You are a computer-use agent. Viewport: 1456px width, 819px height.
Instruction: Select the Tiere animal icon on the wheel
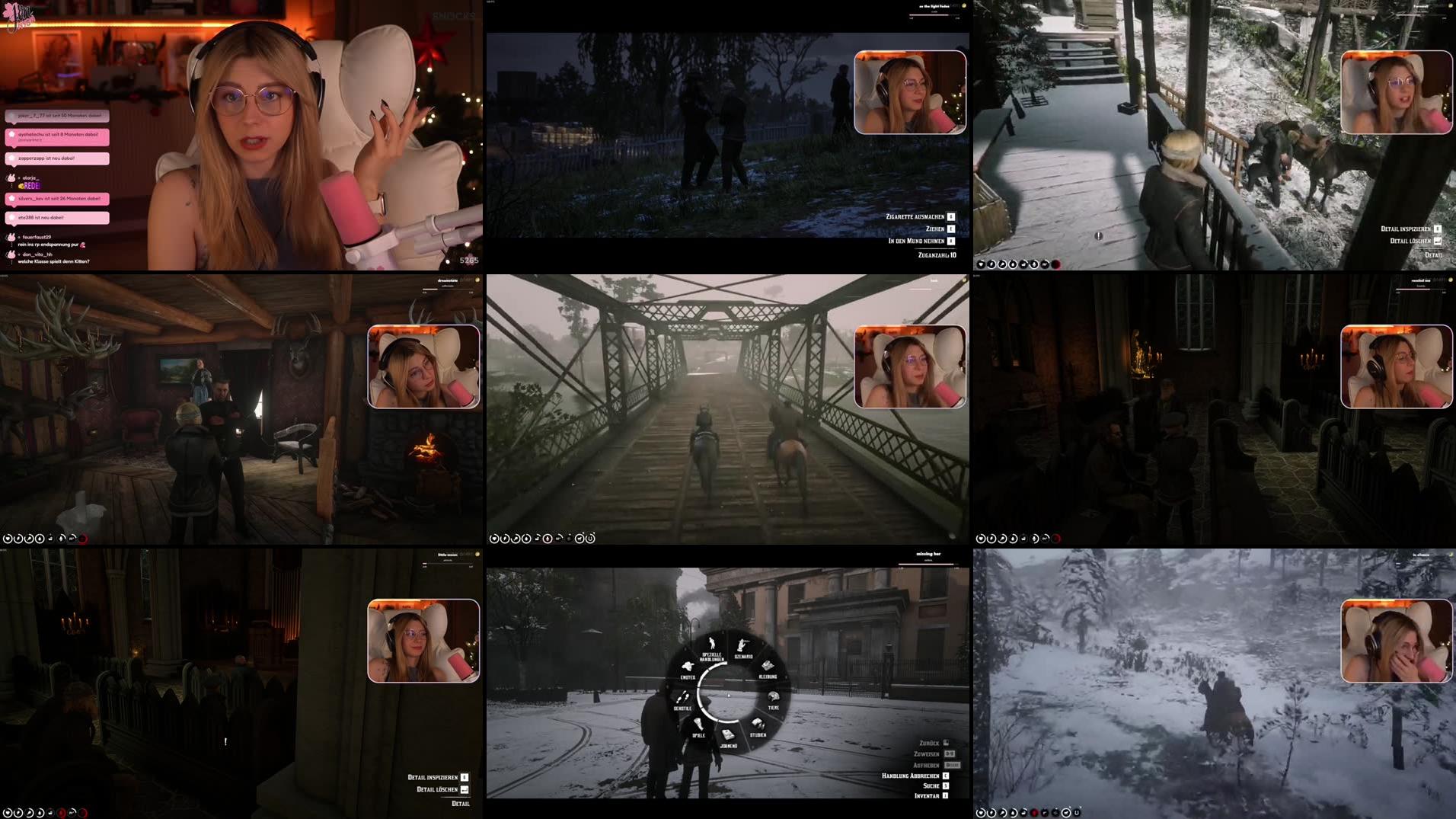[x=774, y=697]
